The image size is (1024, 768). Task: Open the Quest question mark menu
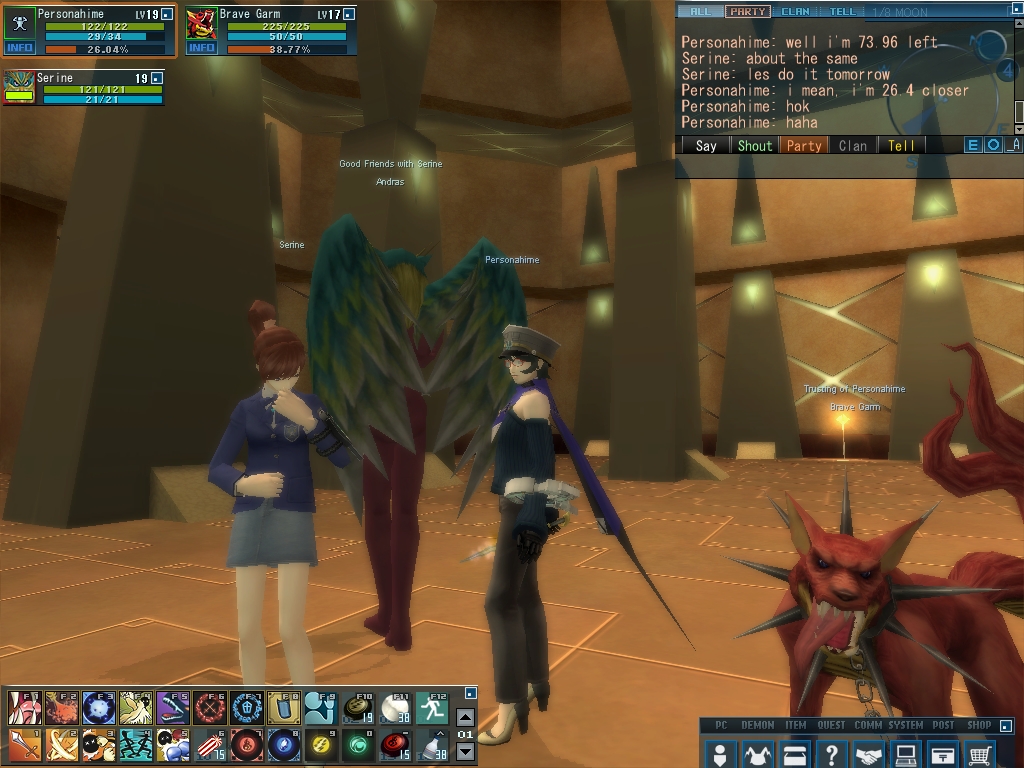(x=831, y=754)
